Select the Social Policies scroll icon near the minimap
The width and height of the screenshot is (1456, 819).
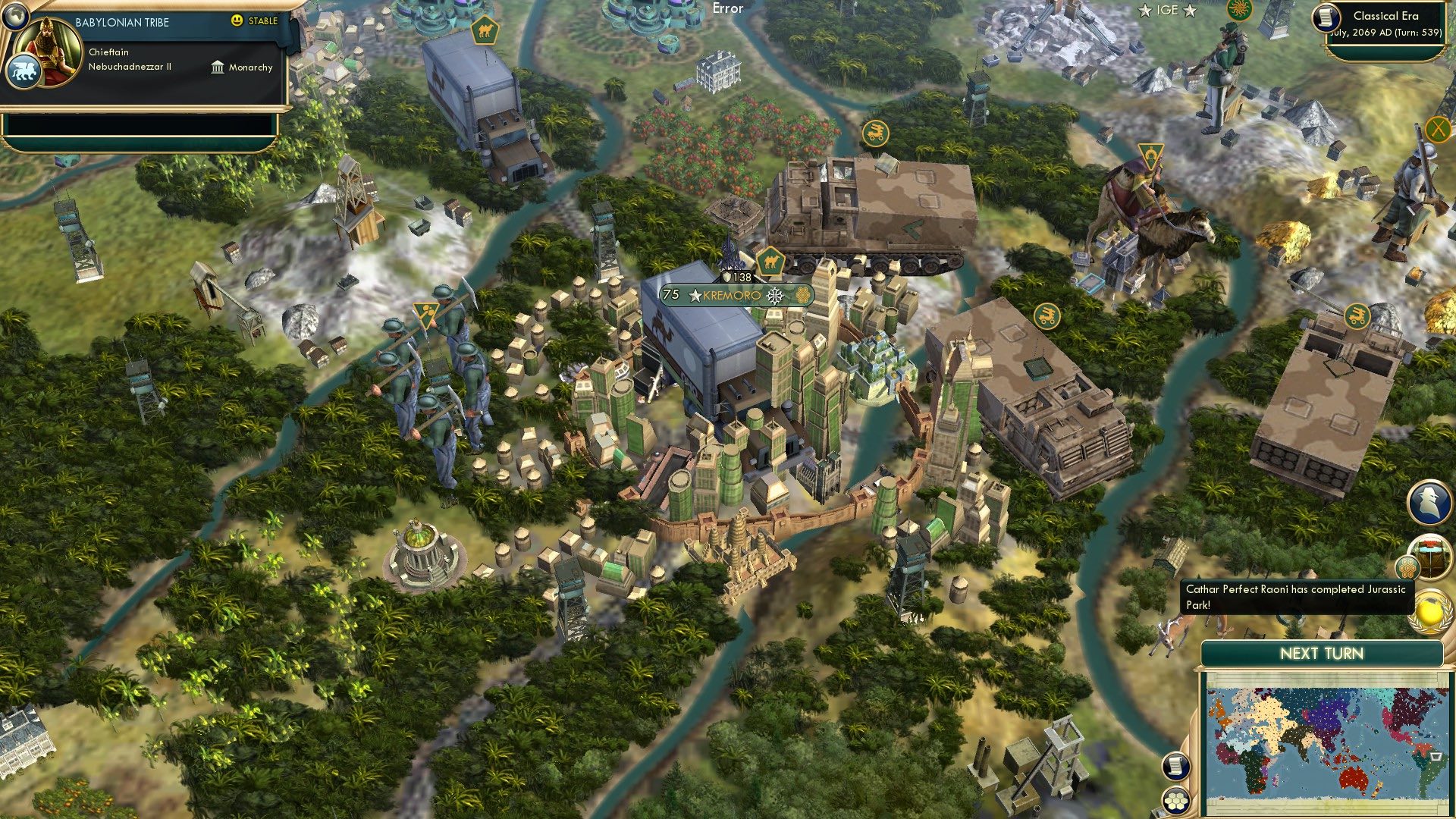[1176, 765]
